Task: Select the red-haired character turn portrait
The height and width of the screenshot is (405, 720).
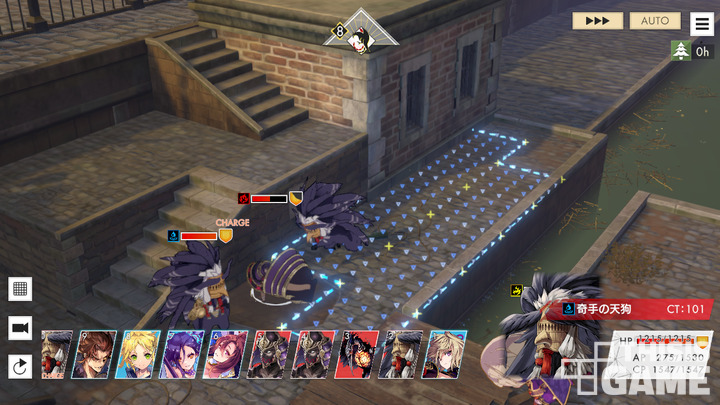Action: pyautogui.click(x=226, y=354)
